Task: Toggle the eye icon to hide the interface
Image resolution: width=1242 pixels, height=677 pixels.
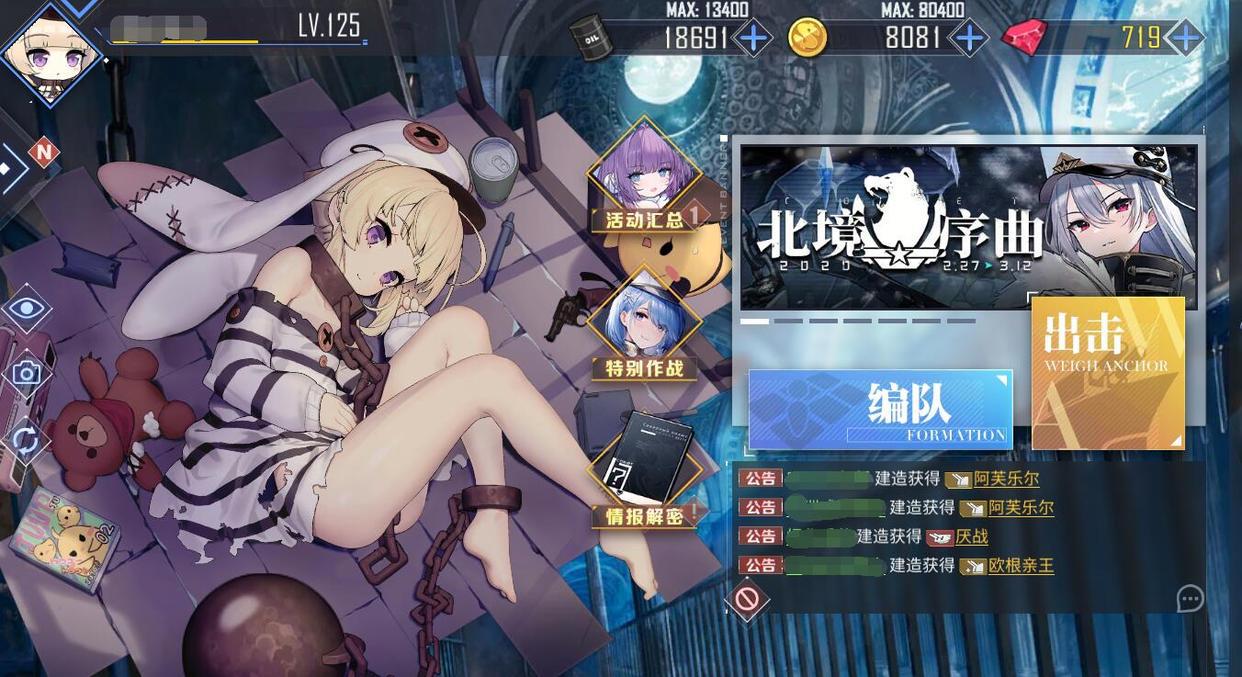Action: pos(26,308)
